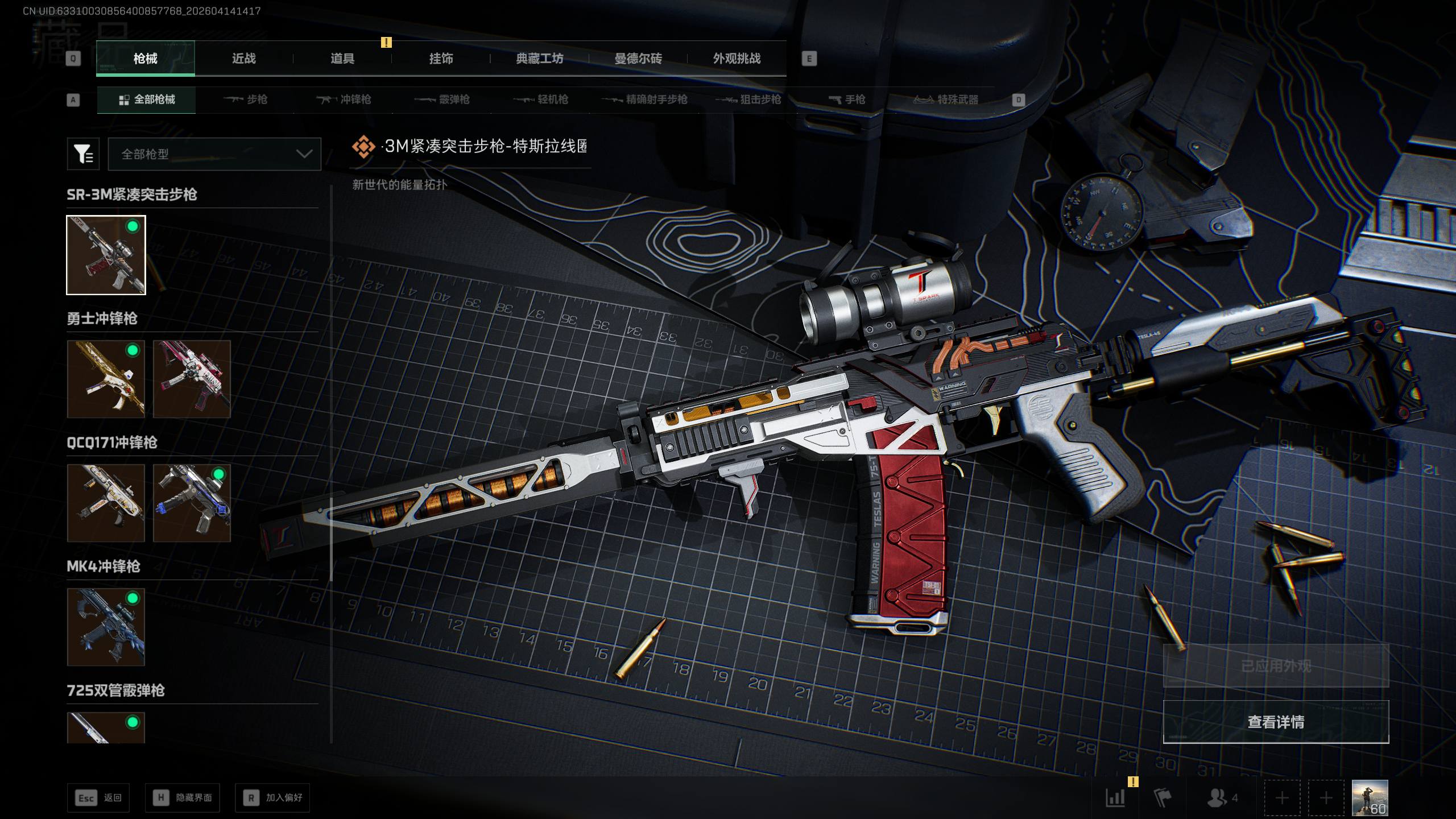
Task: Select the MK4冲锋枪 blue skin thumbnail
Action: point(106,627)
